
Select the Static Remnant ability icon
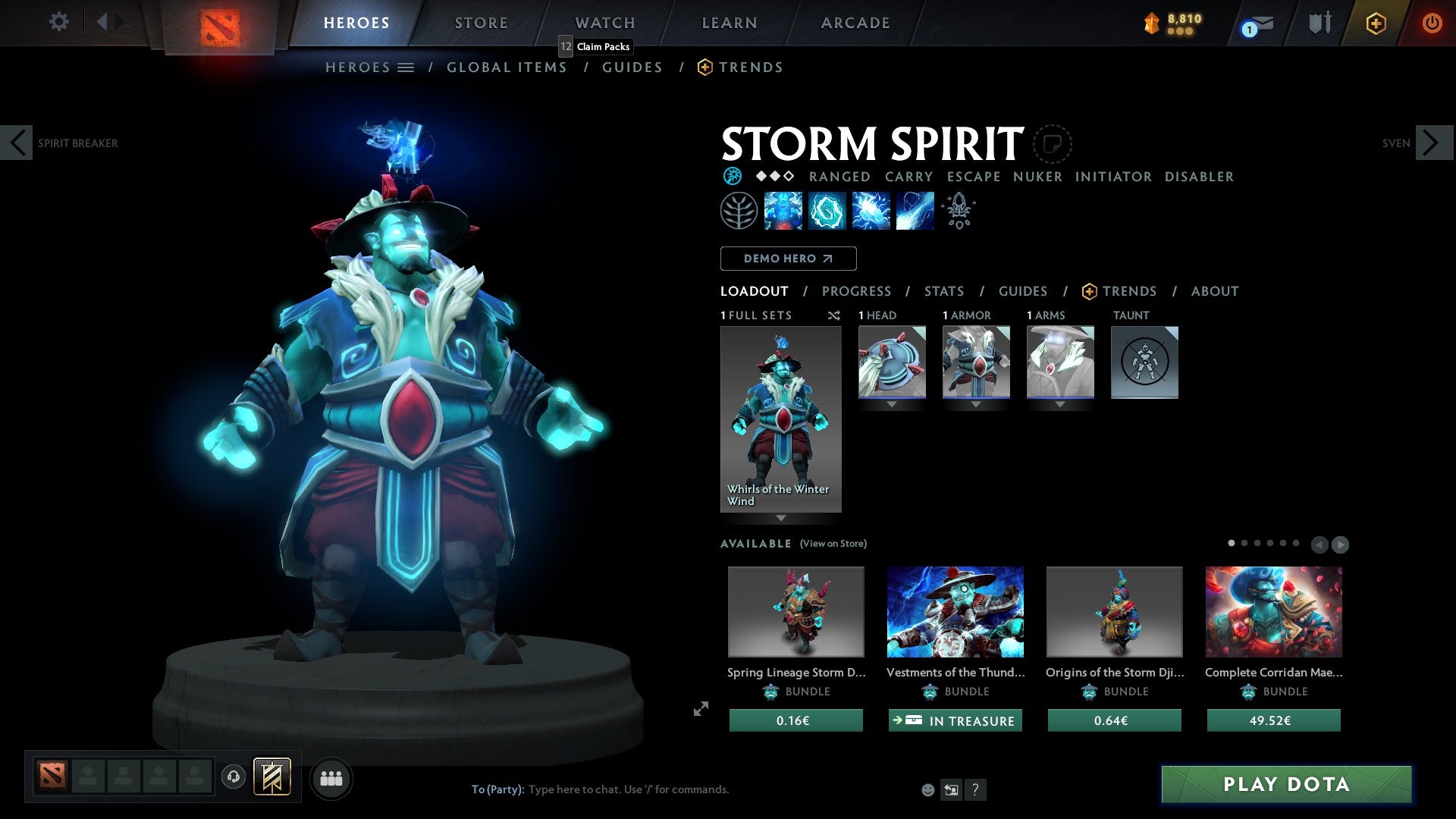click(x=783, y=210)
